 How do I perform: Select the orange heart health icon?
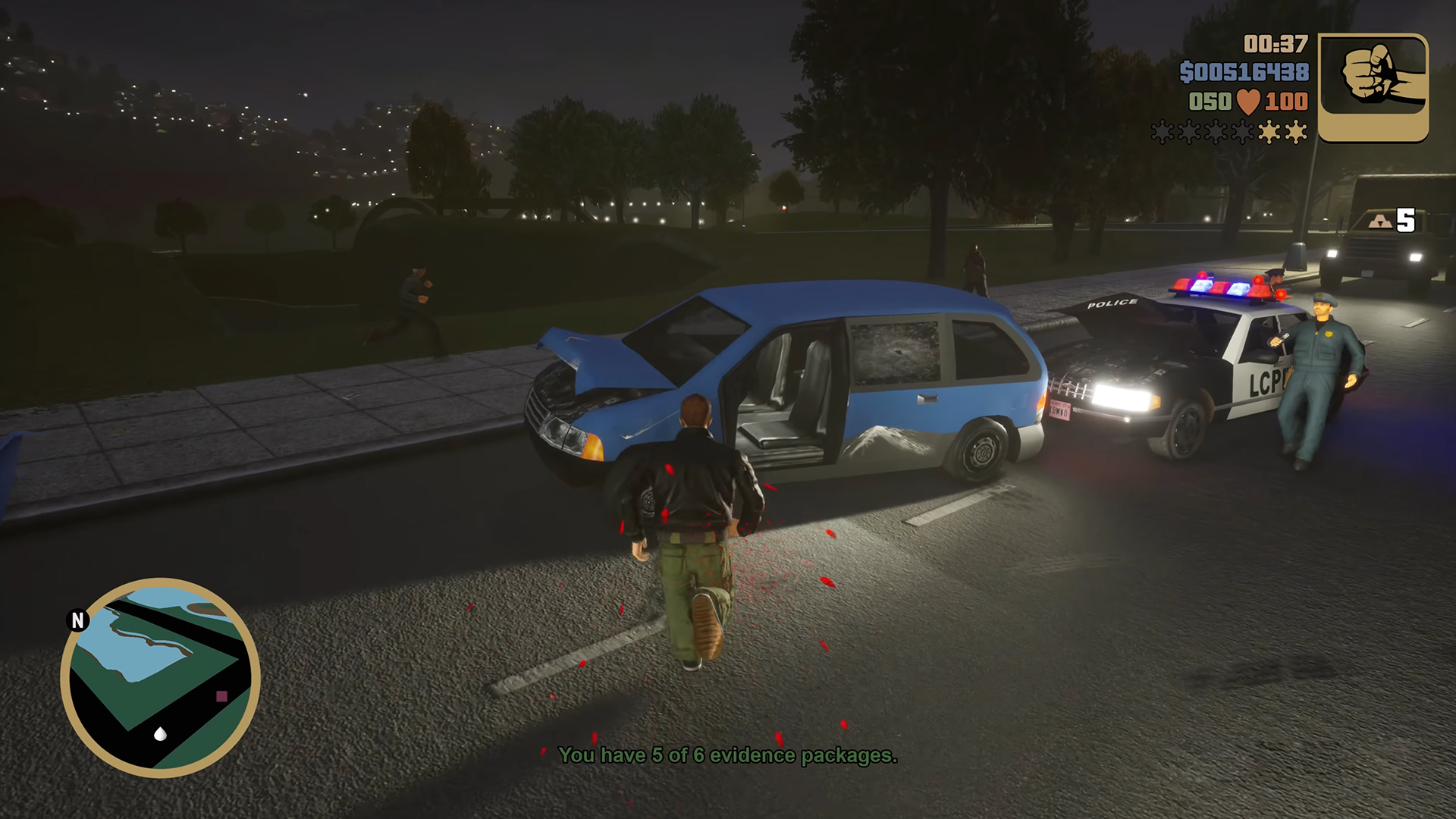click(x=1250, y=99)
